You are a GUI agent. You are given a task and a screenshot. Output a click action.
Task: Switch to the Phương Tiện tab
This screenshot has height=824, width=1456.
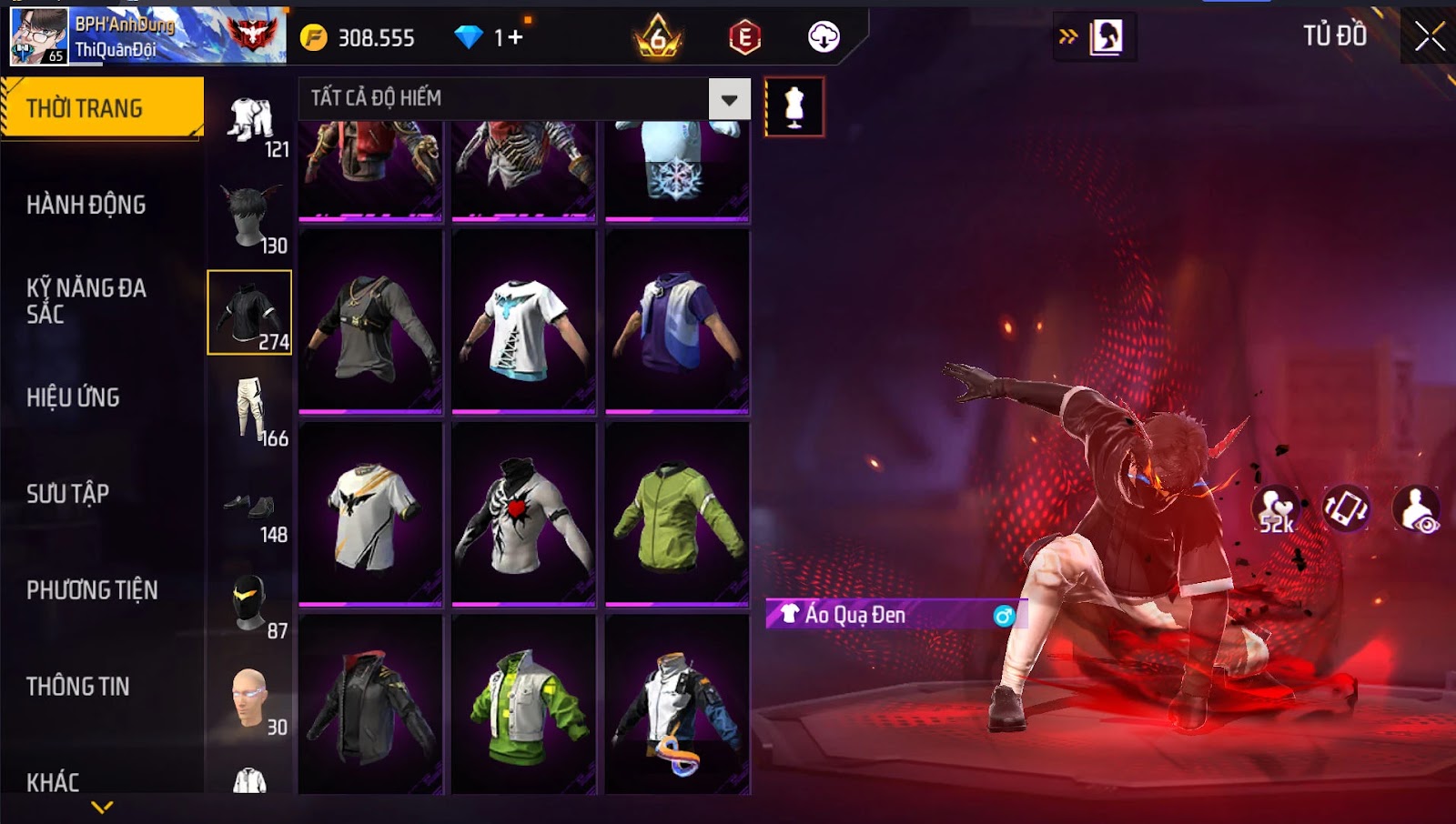[92, 590]
